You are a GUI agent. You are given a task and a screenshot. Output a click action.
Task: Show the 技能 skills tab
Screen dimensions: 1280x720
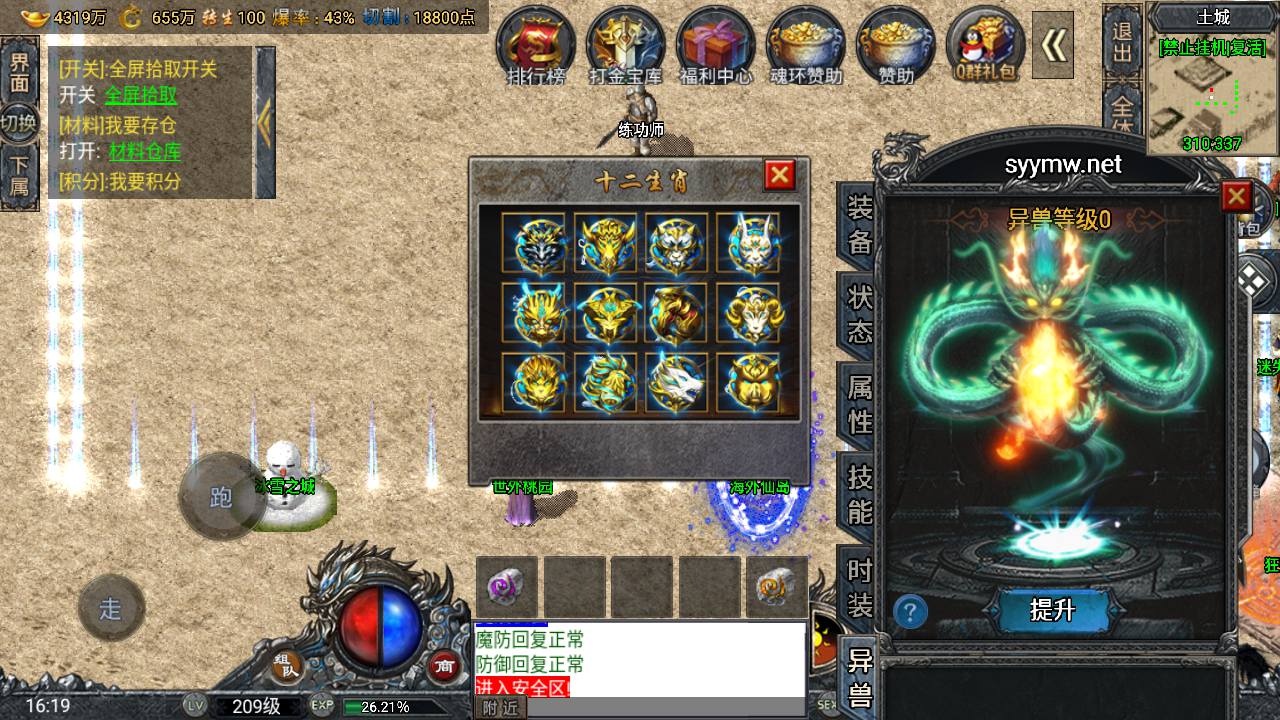click(x=860, y=494)
